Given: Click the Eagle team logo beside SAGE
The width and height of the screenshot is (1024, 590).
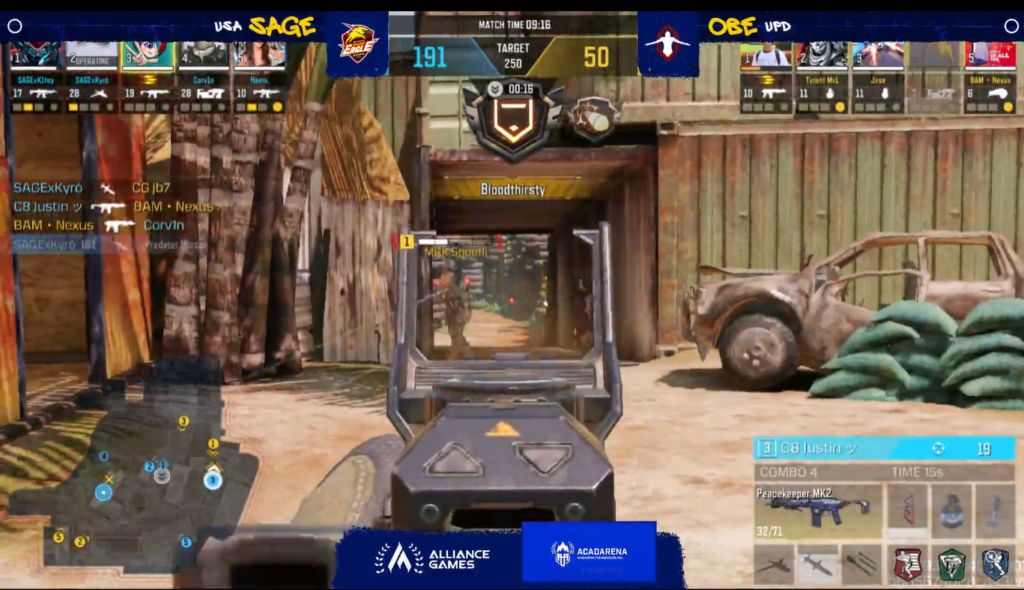Looking at the screenshot, I should coord(358,44).
